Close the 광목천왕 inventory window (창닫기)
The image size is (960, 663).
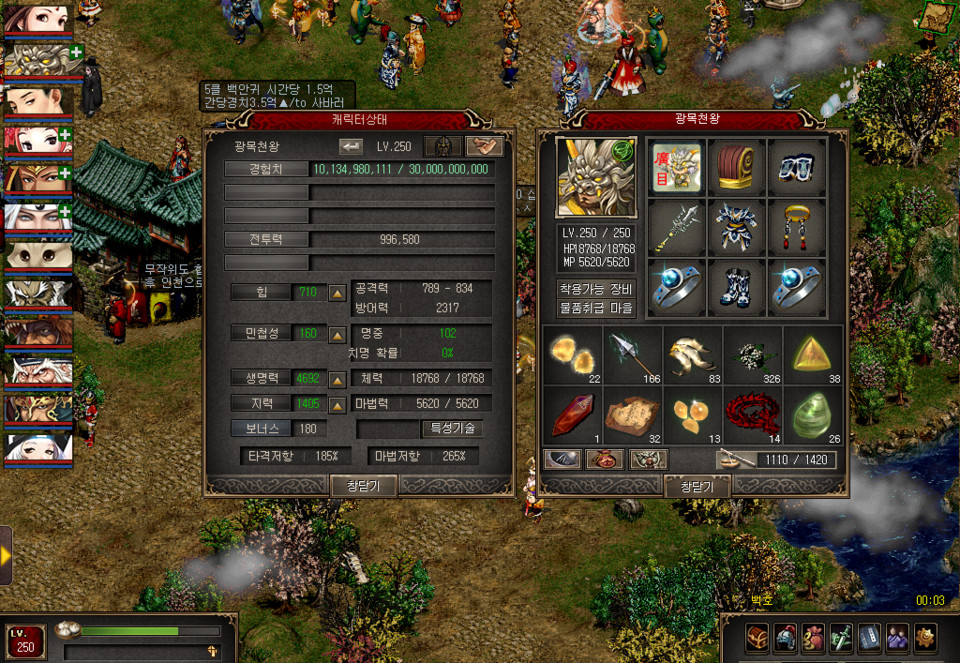697,486
